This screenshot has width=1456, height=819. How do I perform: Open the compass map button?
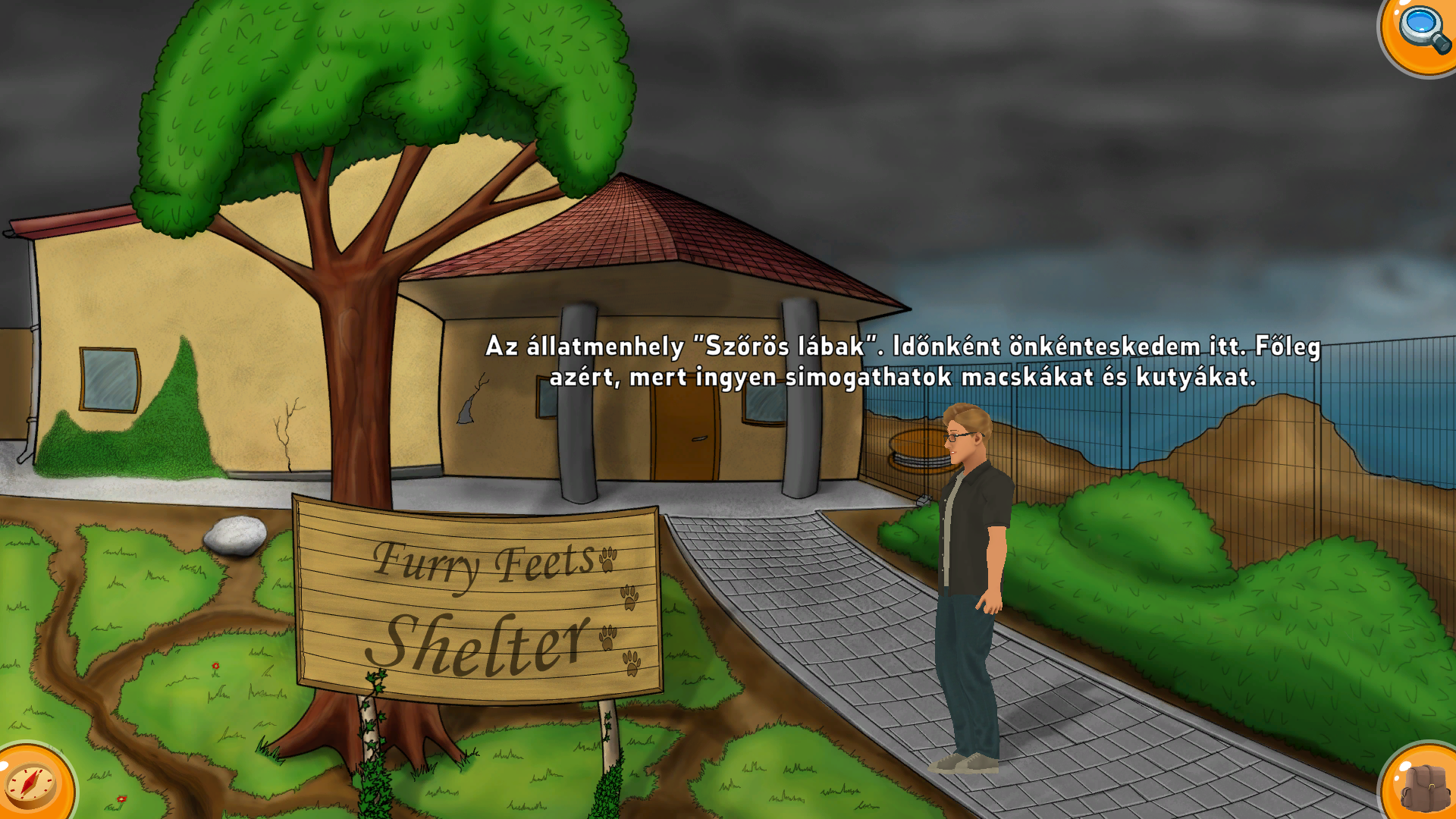(x=32, y=784)
